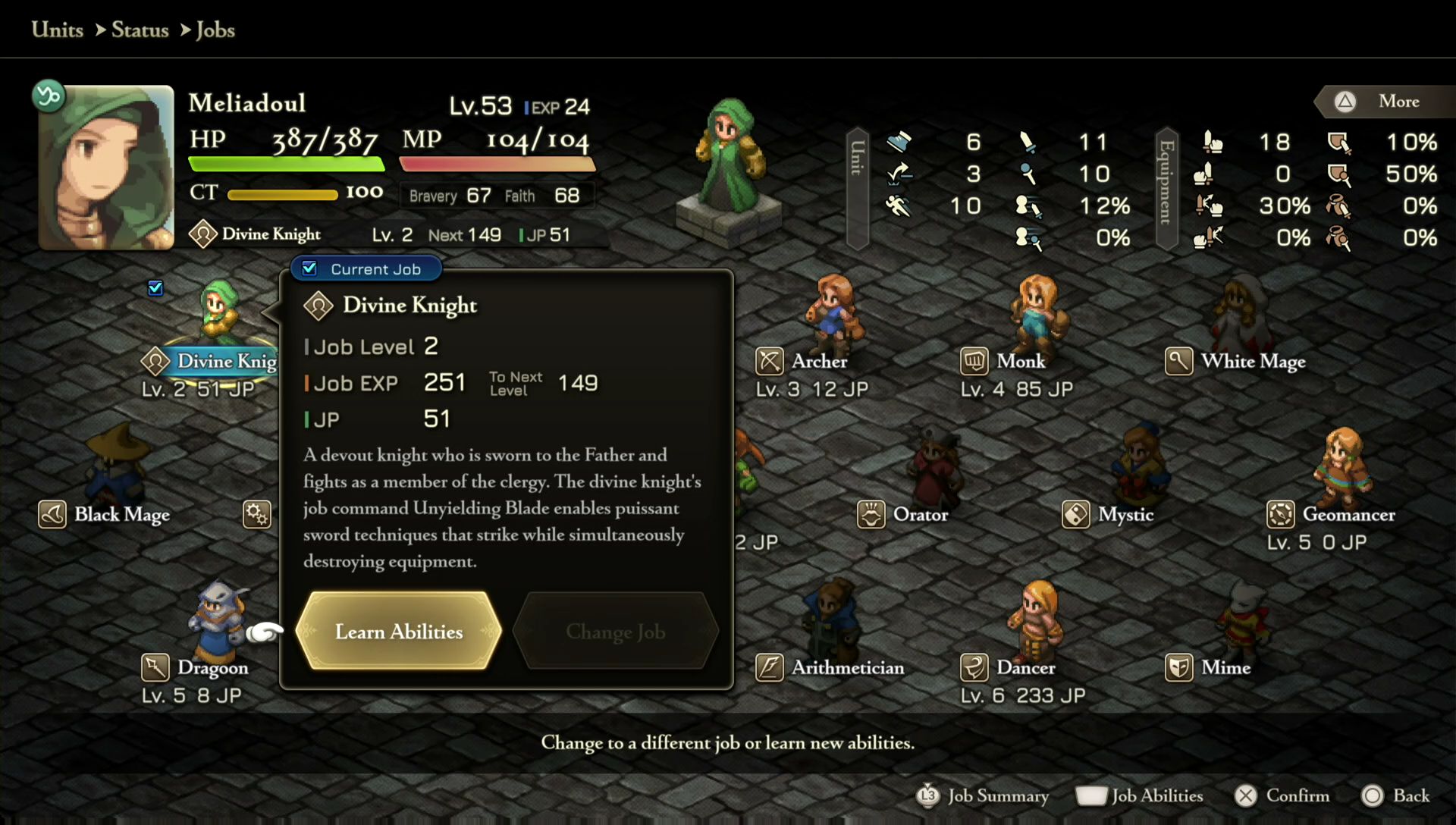The width and height of the screenshot is (1456, 825).
Task: Switch to the Unit stats tab
Action: [x=858, y=188]
